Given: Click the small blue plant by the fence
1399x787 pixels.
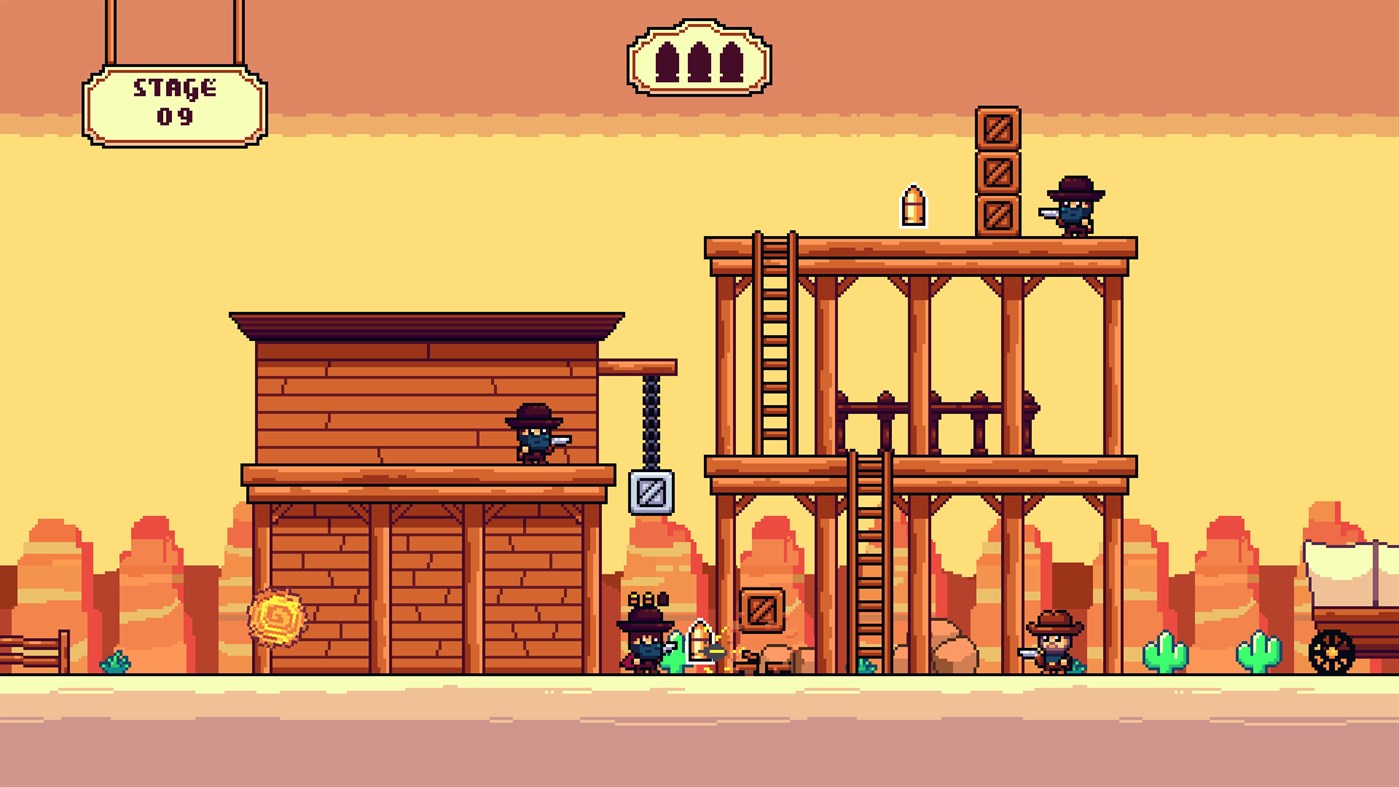Looking at the screenshot, I should pos(114,660).
